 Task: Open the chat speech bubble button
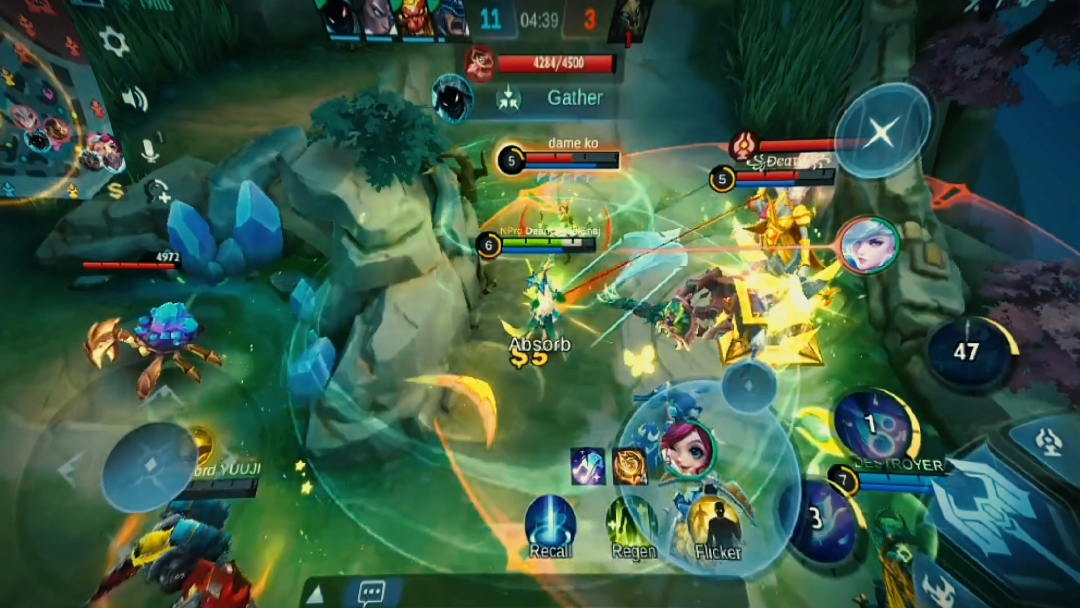click(x=370, y=593)
